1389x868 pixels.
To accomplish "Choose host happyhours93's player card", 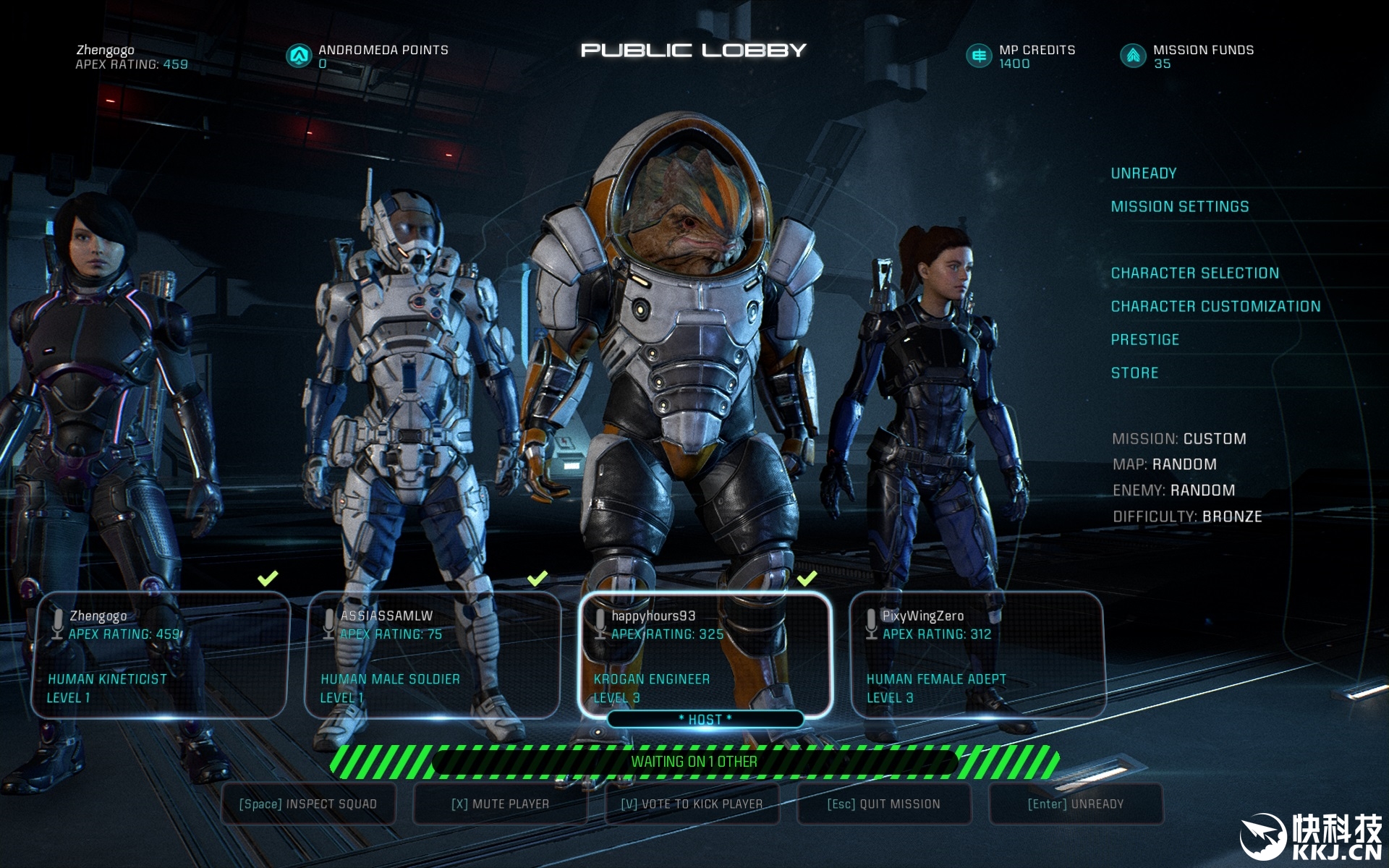I will click(705, 655).
